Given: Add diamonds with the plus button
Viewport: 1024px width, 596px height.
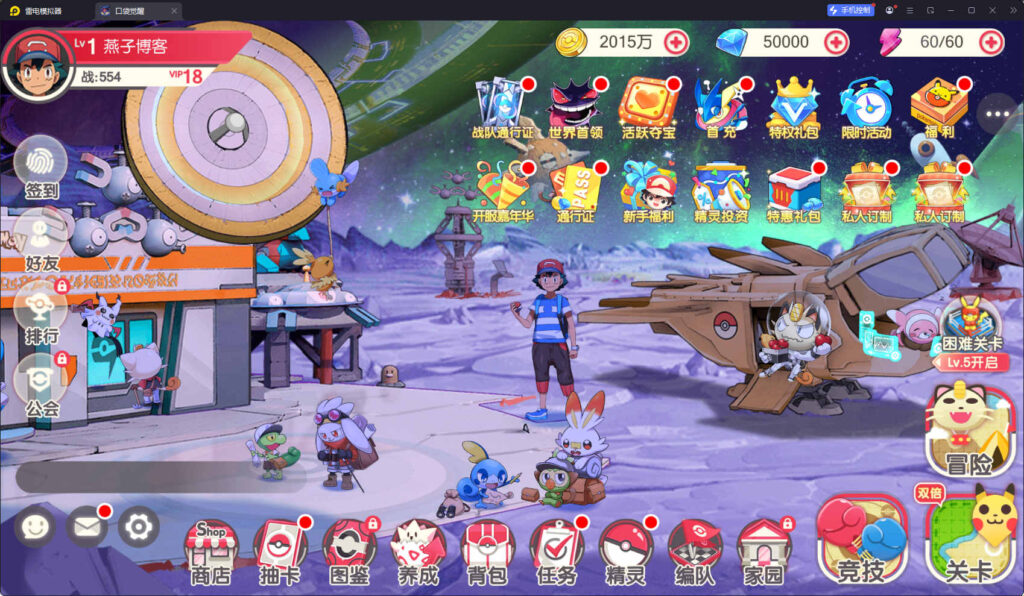Looking at the screenshot, I should coord(835,42).
